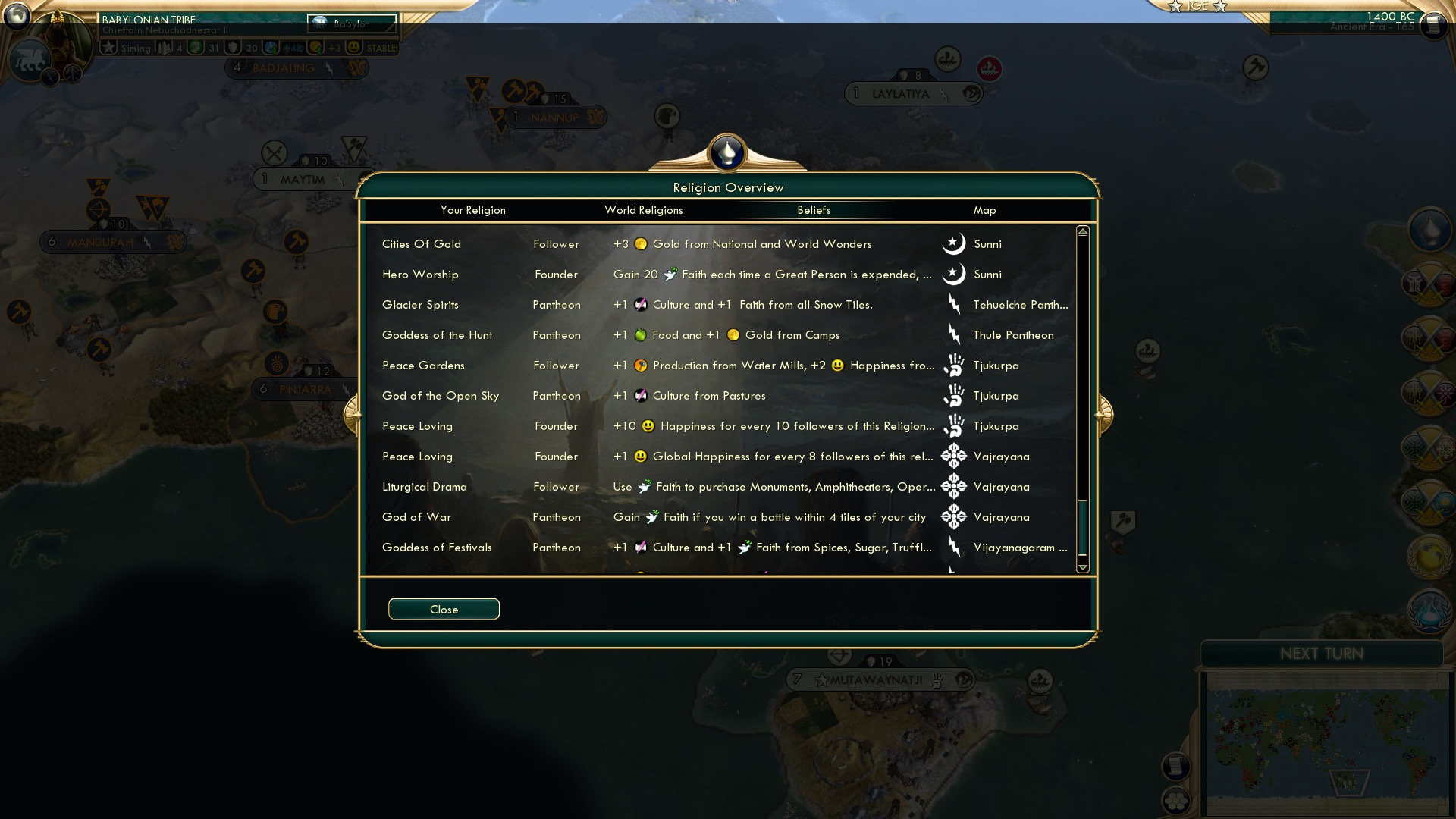Switch to the World Religions tab
This screenshot has width=1456, height=819.
(x=643, y=210)
